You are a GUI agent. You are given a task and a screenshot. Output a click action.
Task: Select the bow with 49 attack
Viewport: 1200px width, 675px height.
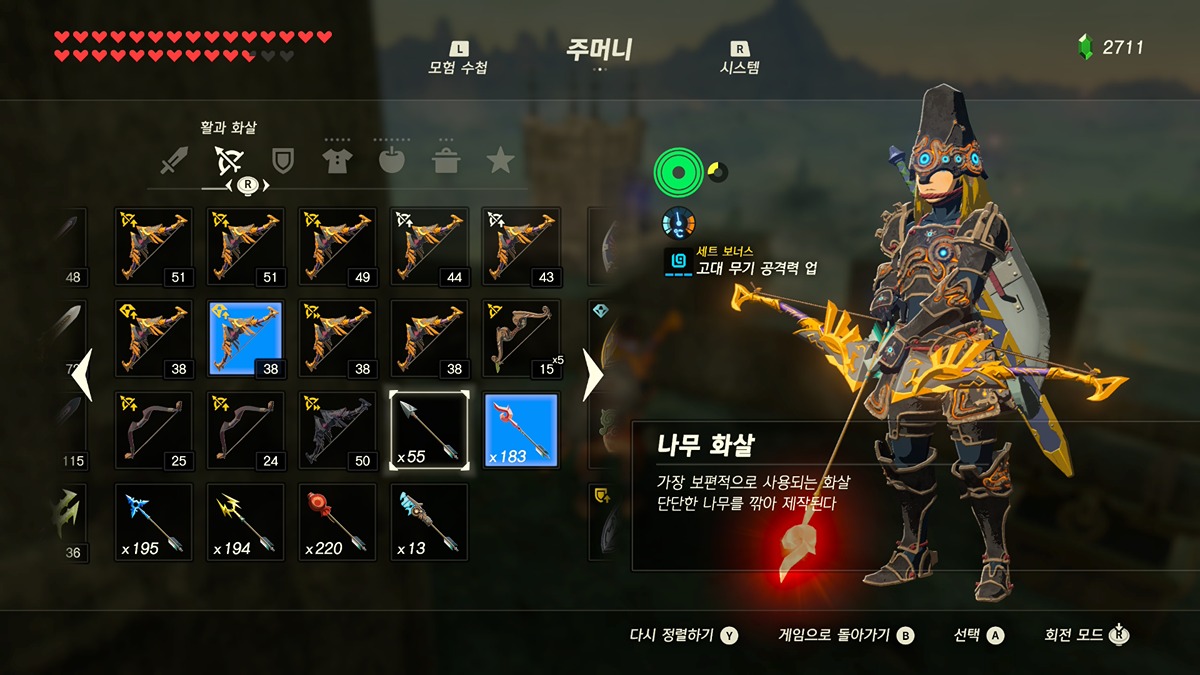(337, 246)
